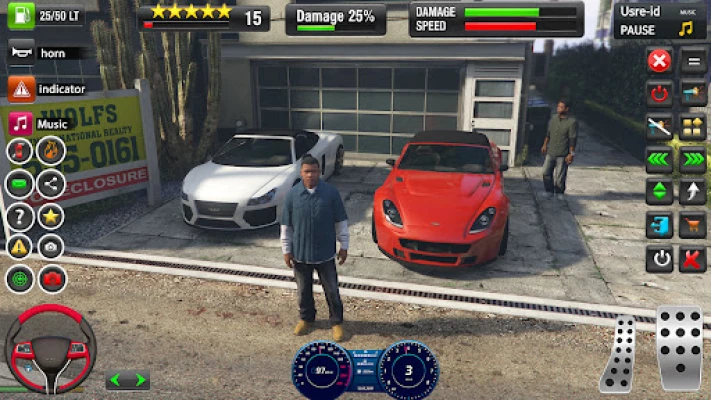Toggle the yellow music note
Screen dimensions: 711x400
(686, 30)
